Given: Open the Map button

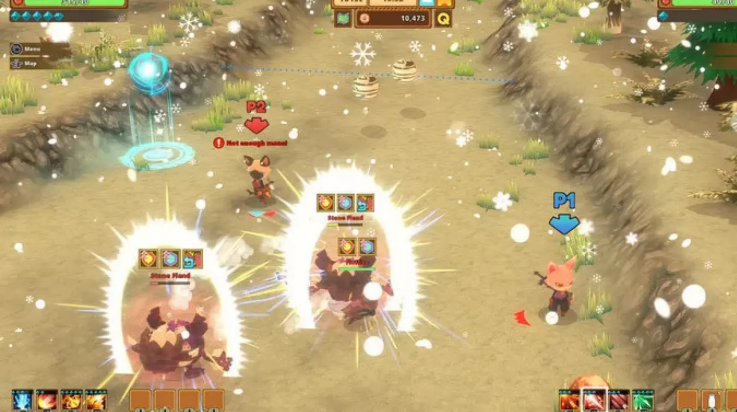Looking at the screenshot, I should (x=27, y=63).
